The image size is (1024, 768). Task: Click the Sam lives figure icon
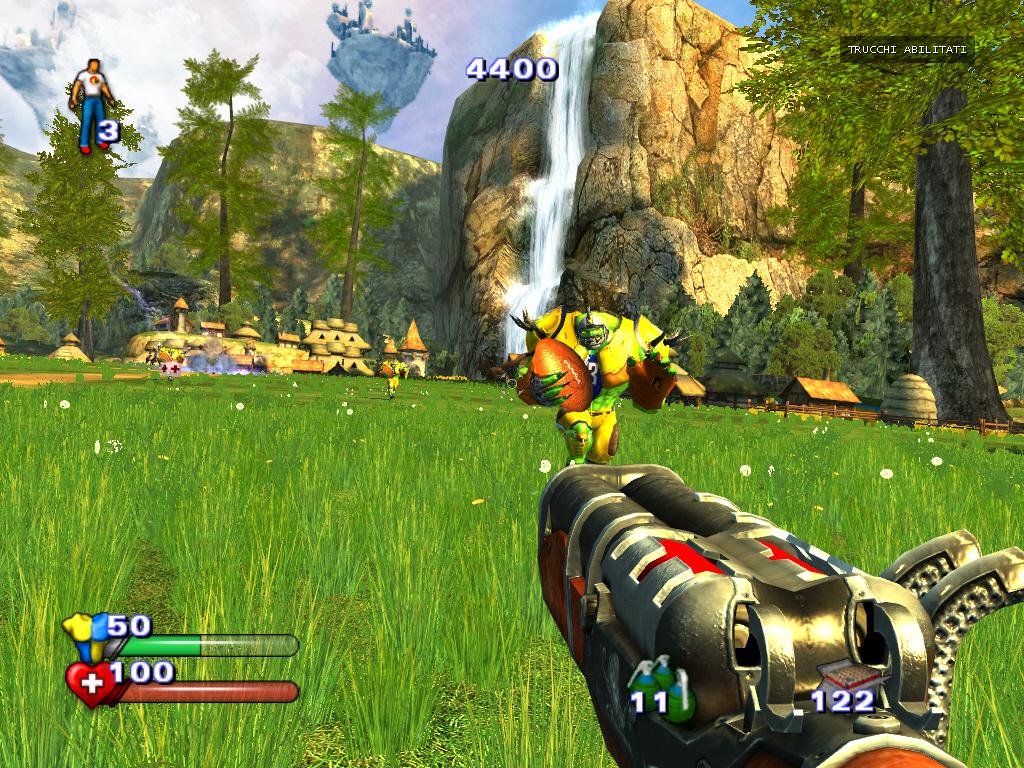(90, 103)
